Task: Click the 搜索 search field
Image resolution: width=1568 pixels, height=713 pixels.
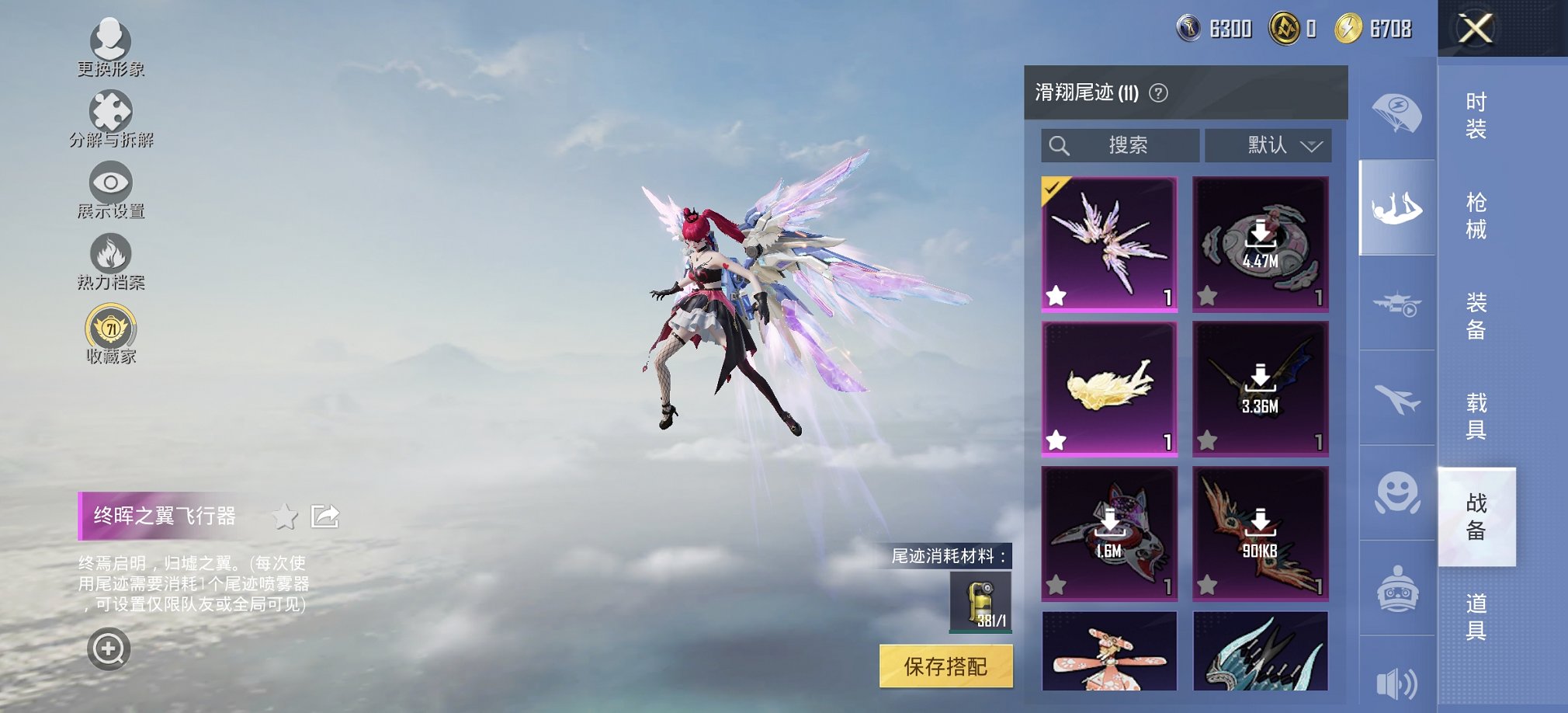Action: point(1122,145)
